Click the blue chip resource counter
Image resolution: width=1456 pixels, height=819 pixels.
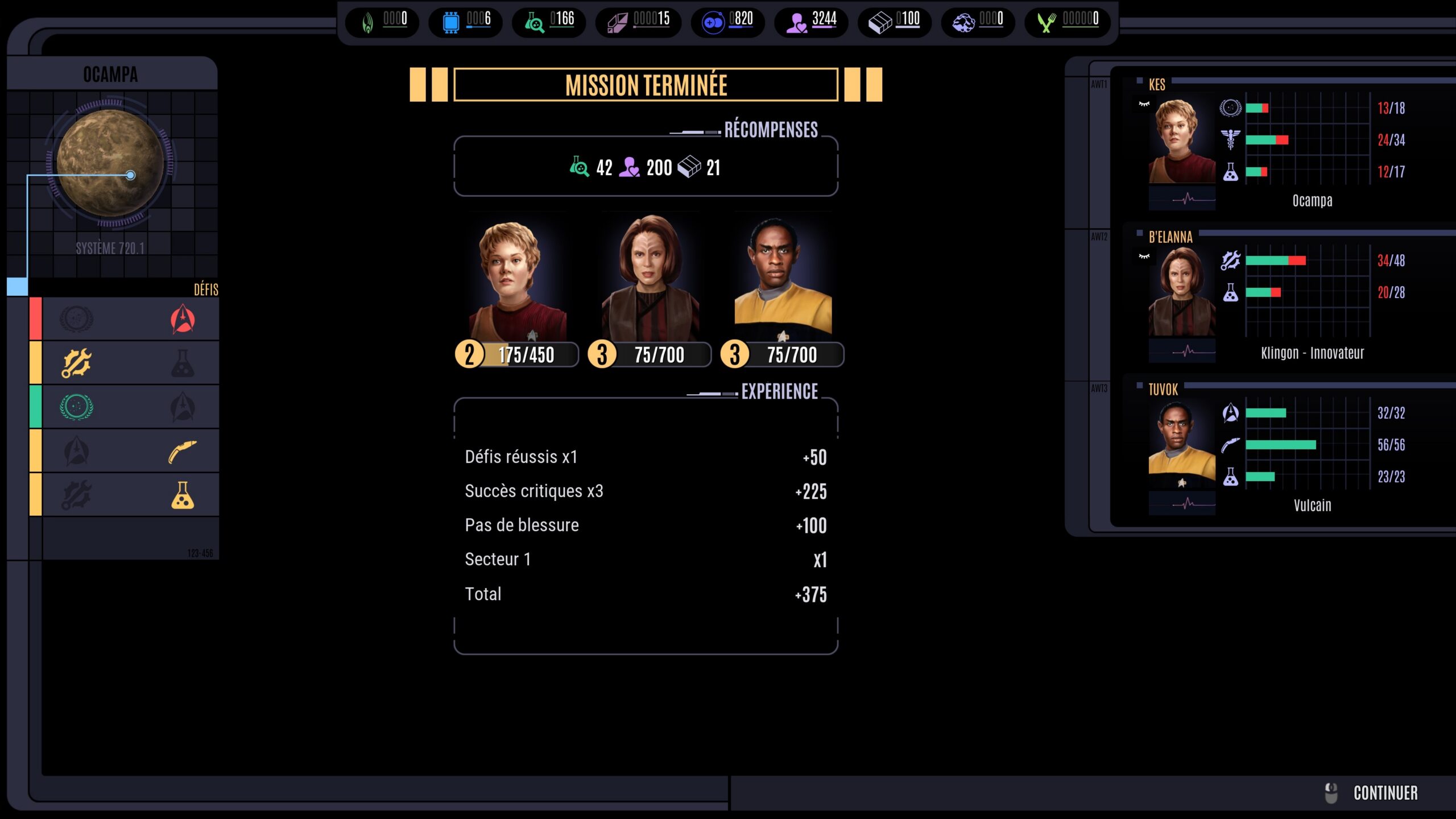[466, 22]
